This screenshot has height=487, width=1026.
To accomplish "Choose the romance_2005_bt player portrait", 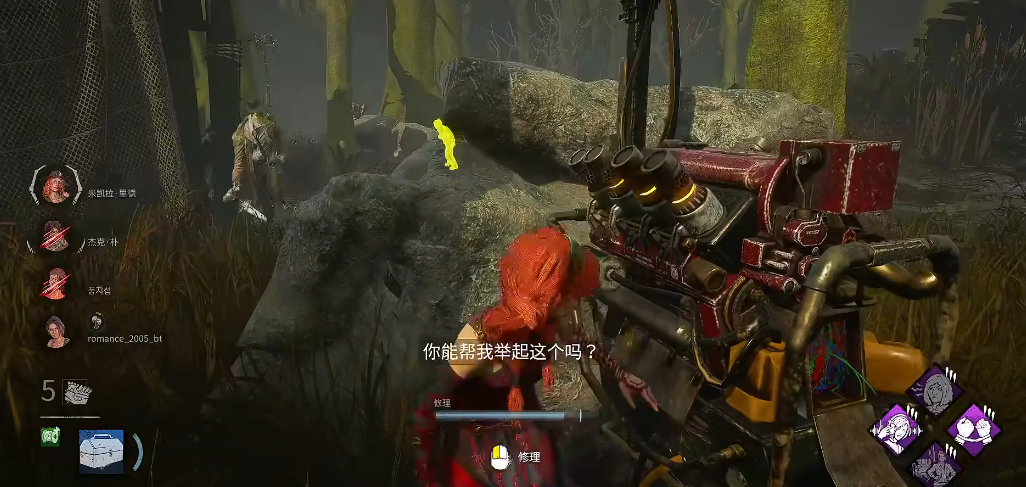I will tap(56, 330).
